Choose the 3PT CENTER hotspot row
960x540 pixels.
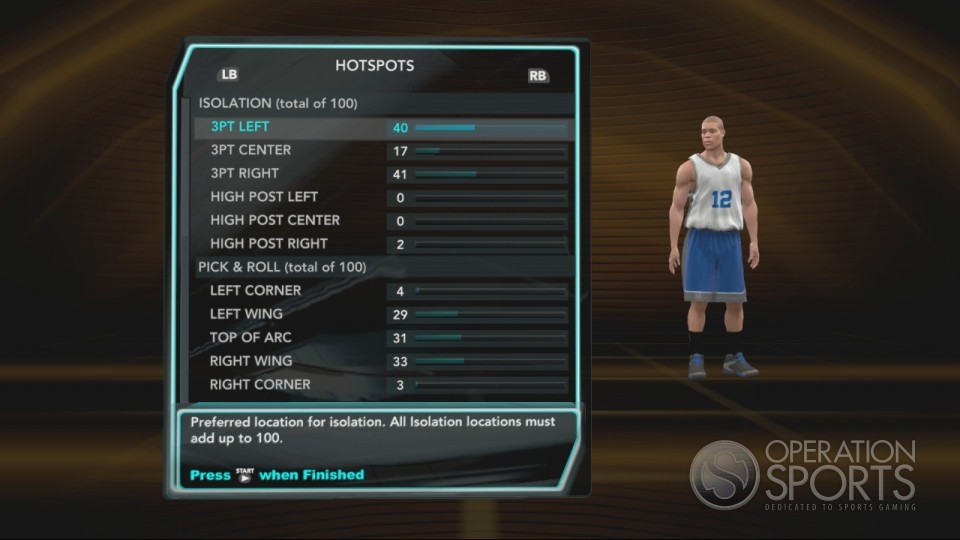[x=251, y=150]
